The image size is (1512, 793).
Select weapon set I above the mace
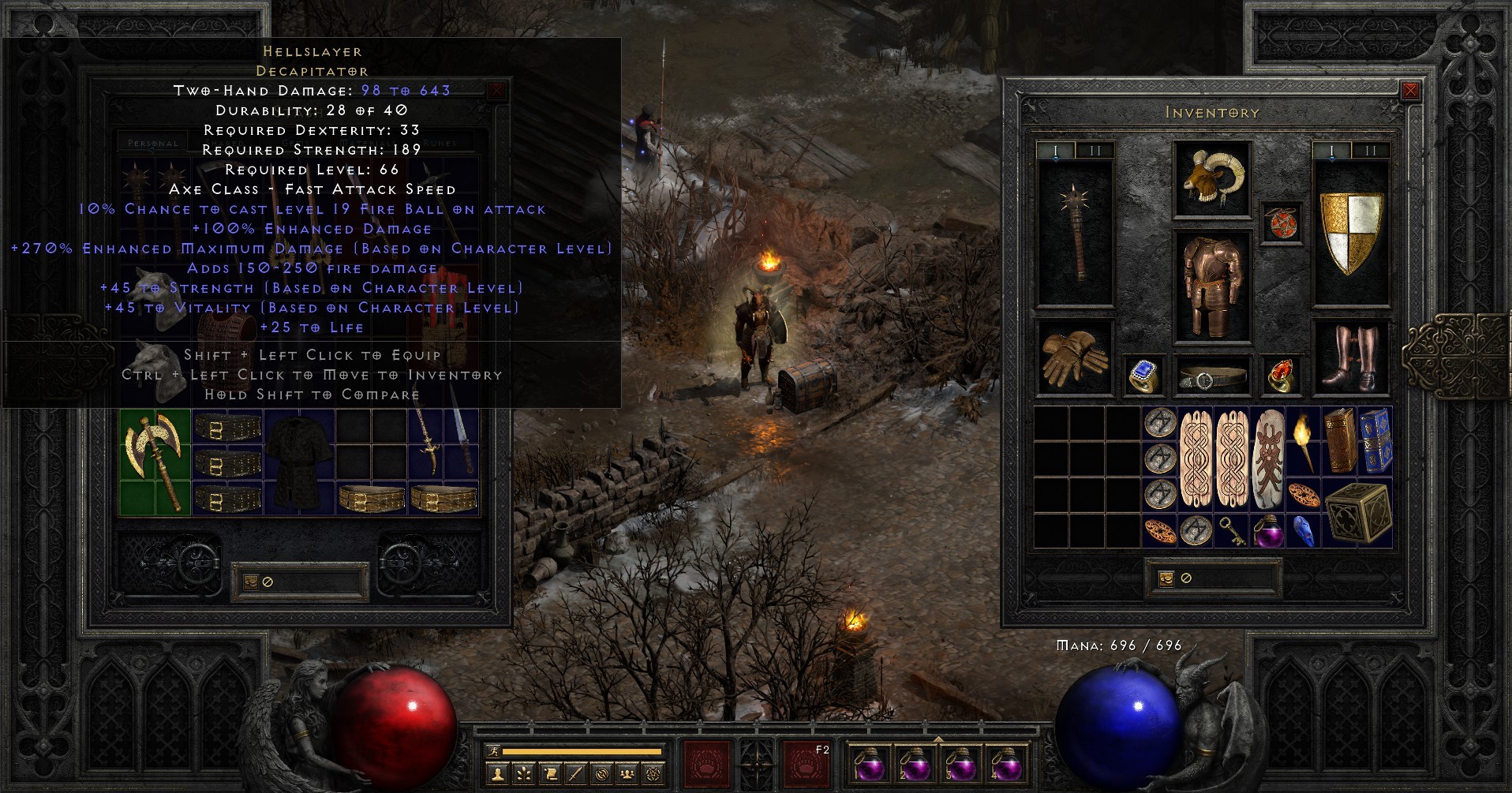1056,150
